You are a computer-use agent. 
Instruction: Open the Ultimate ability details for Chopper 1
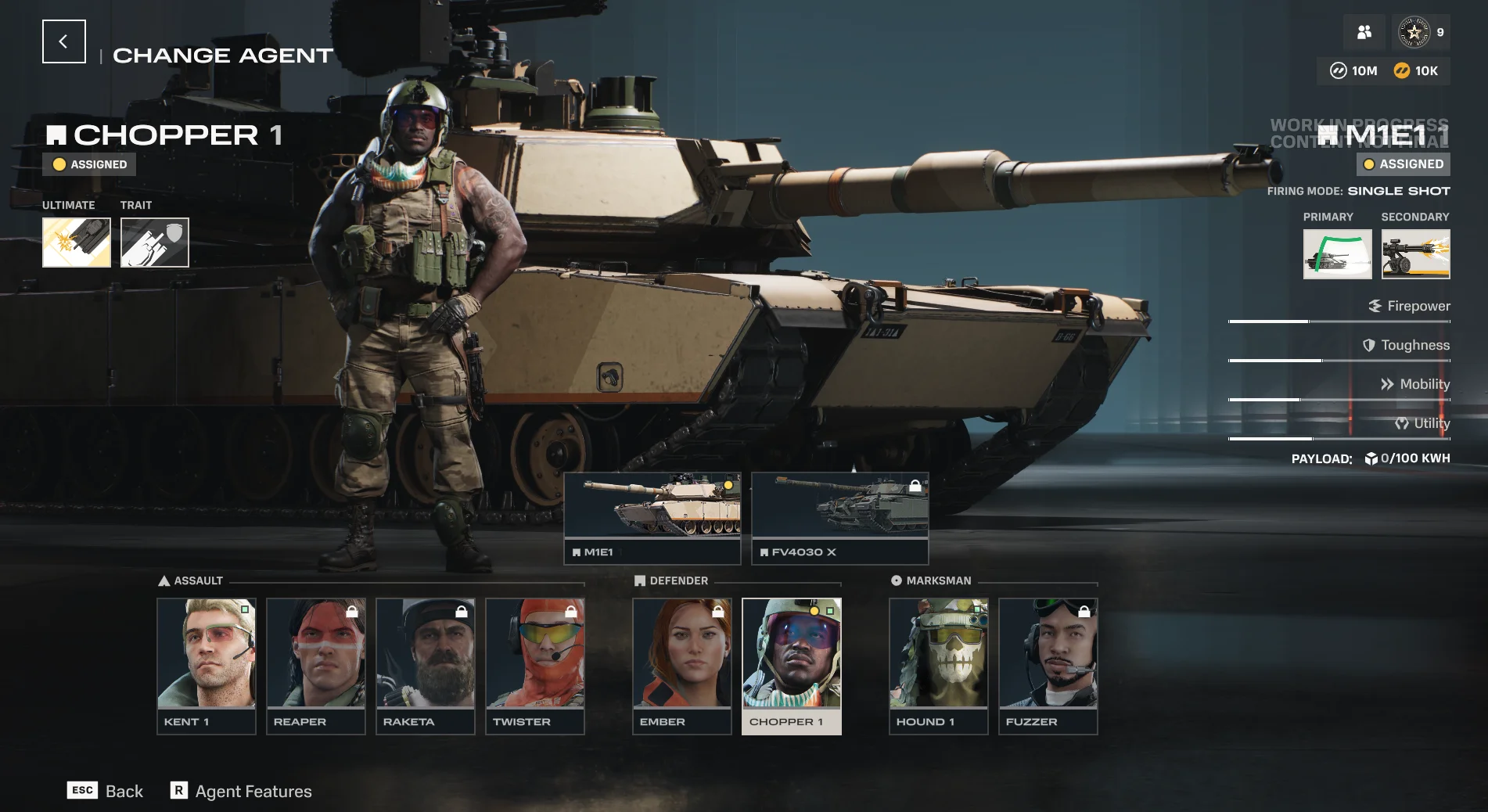click(x=76, y=242)
